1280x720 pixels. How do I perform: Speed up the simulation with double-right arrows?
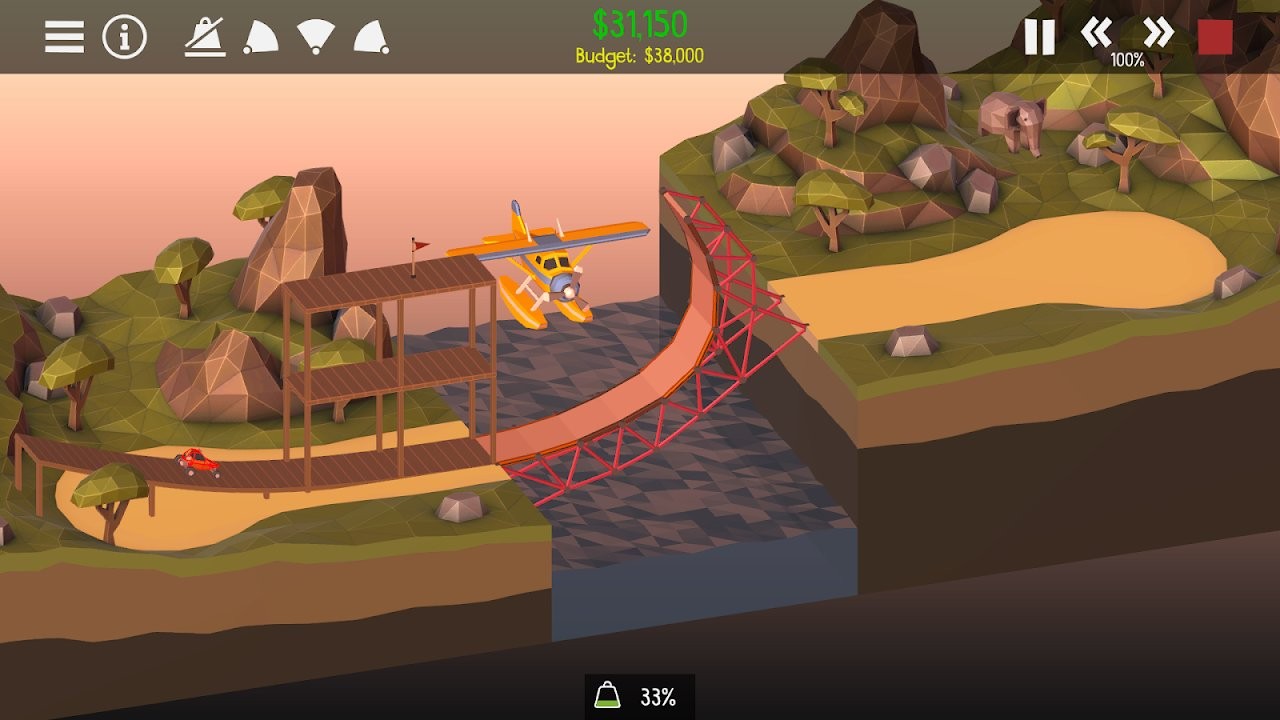tap(1157, 33)
